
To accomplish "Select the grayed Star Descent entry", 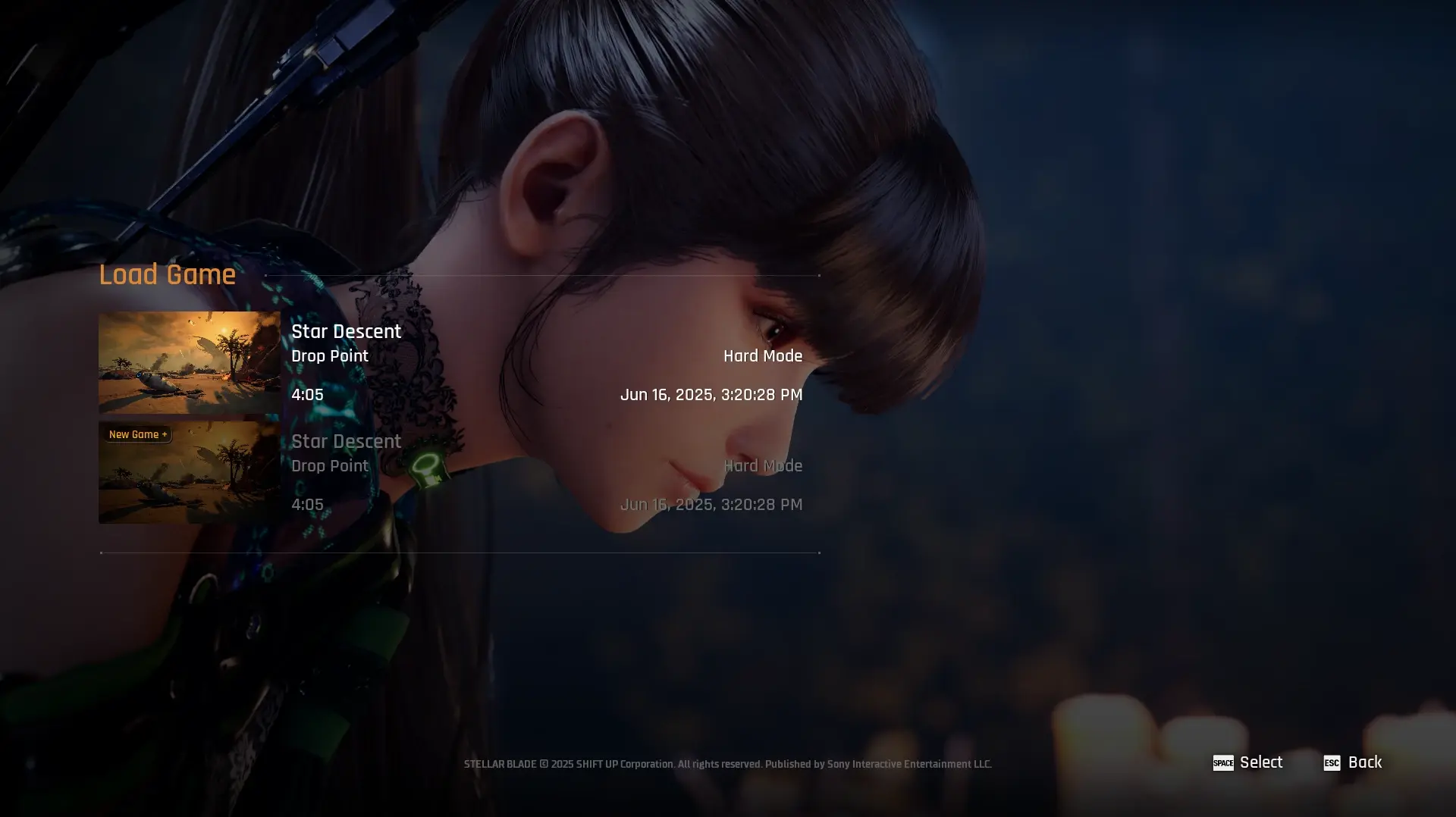I will [x=346, y=441].
